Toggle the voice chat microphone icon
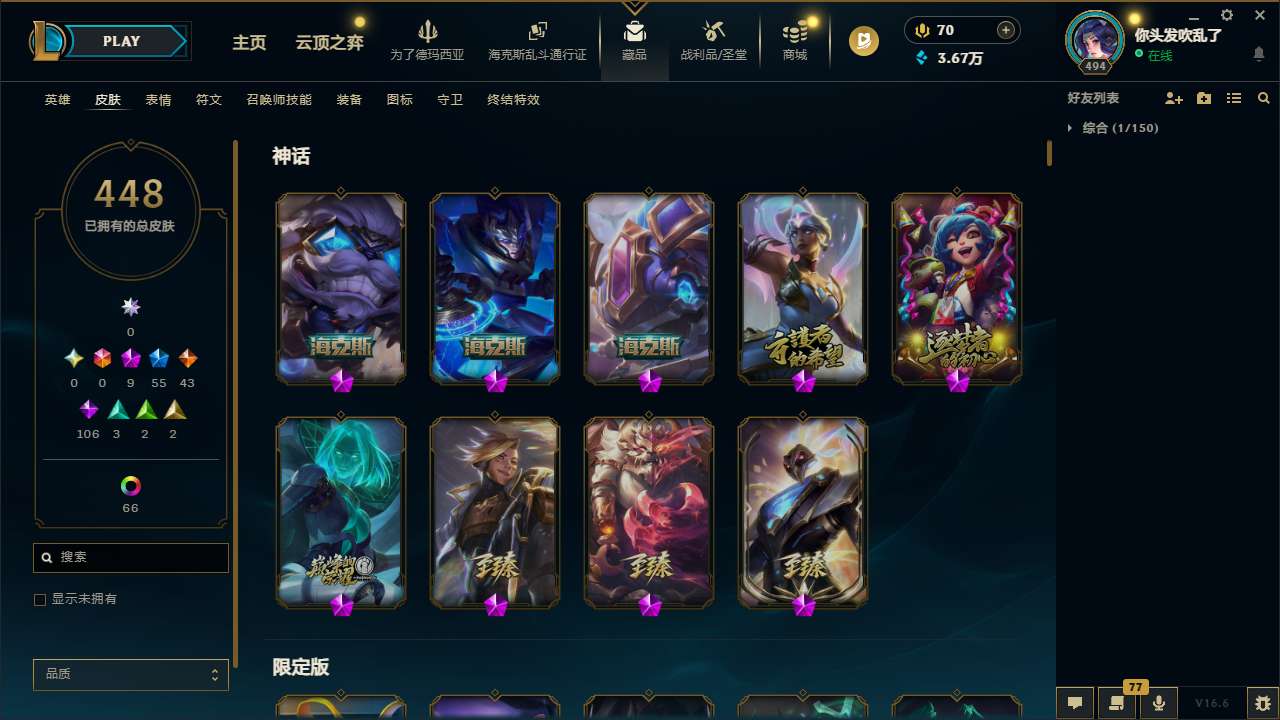Viewport: 1280px width, 720px height. 1158,702
